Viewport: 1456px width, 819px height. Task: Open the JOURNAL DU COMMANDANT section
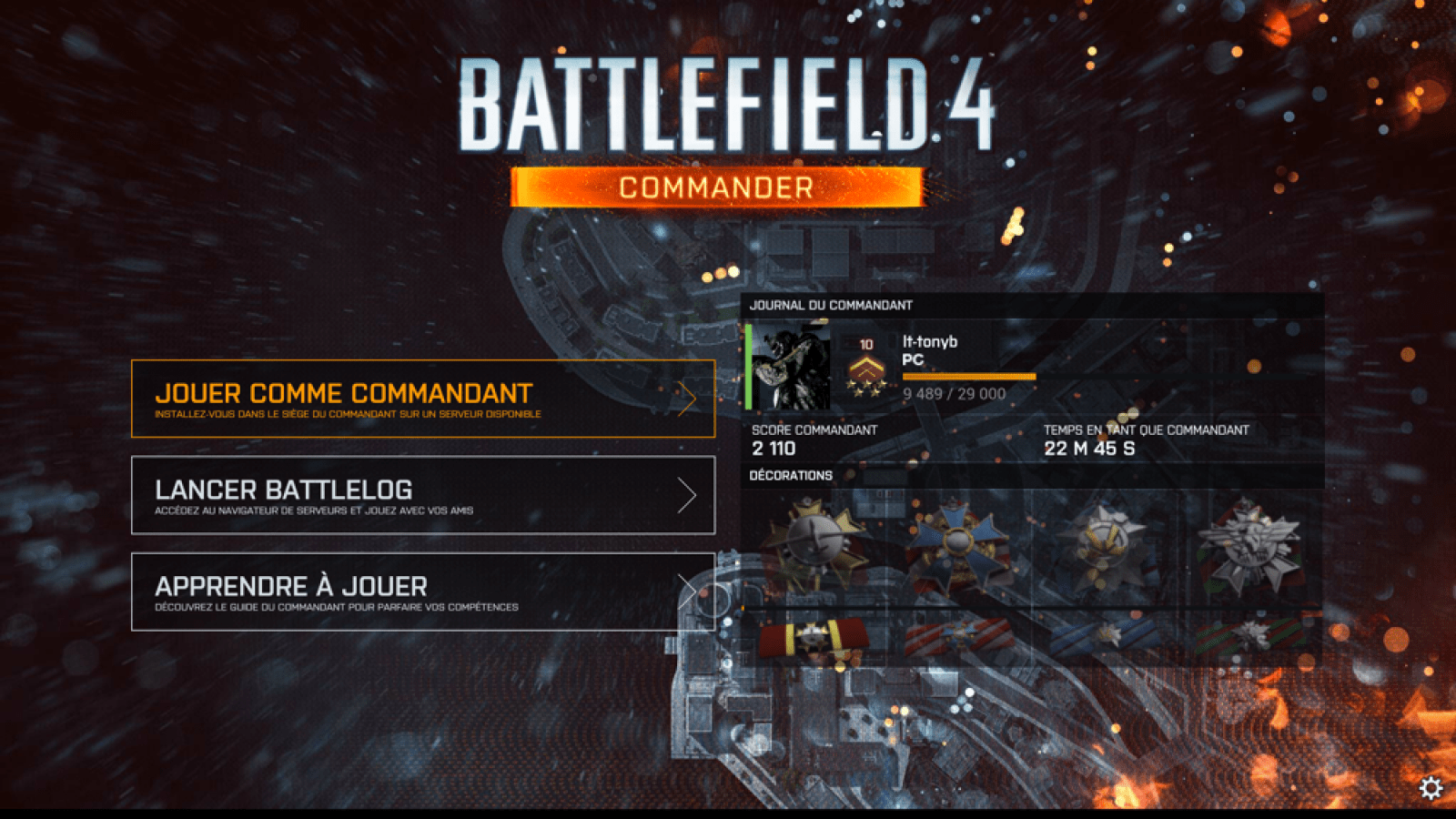(x=831, y=306)
